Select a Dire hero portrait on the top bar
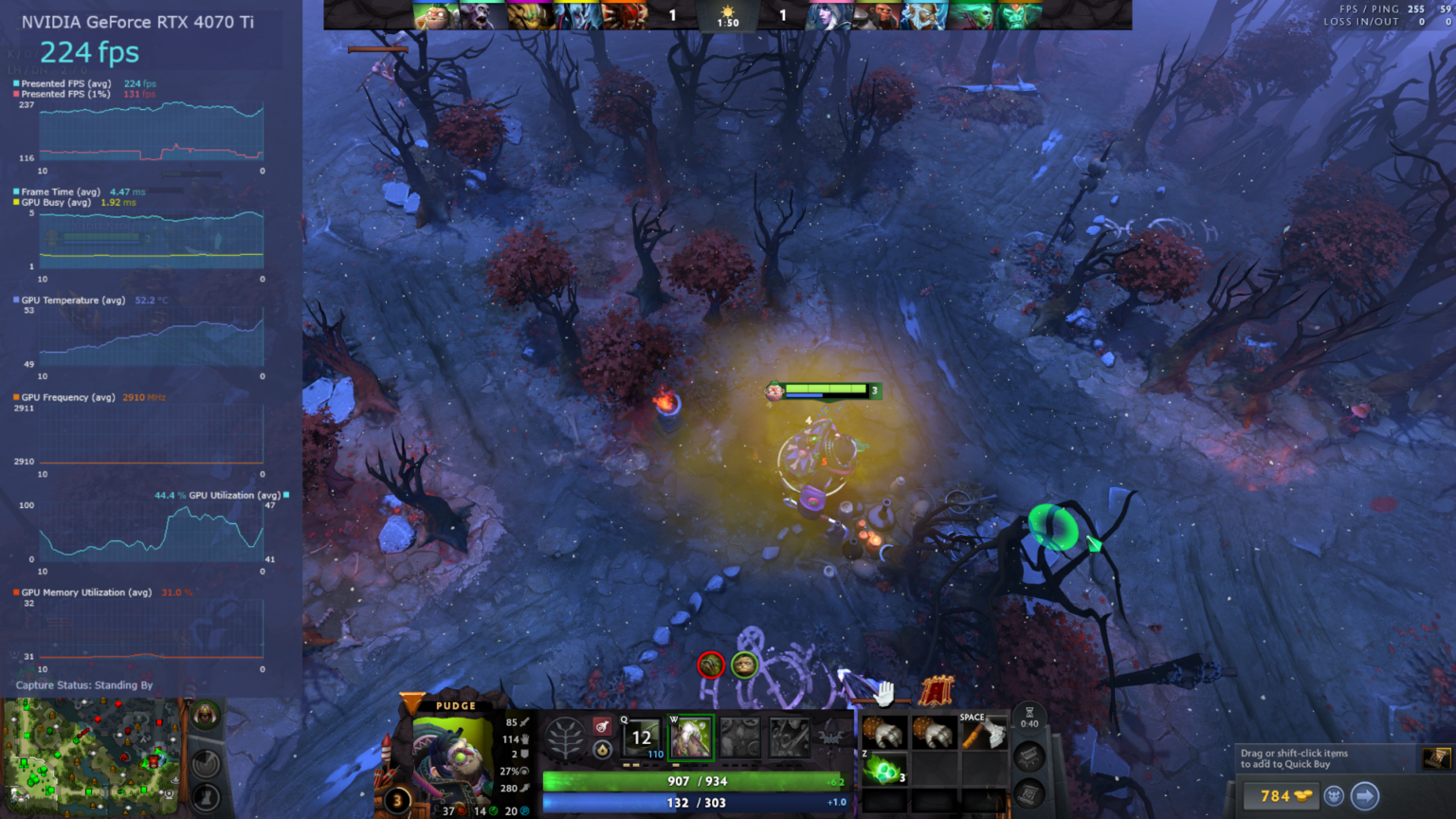Screen dimensions: 1456x819 click(x=832, y=15)
